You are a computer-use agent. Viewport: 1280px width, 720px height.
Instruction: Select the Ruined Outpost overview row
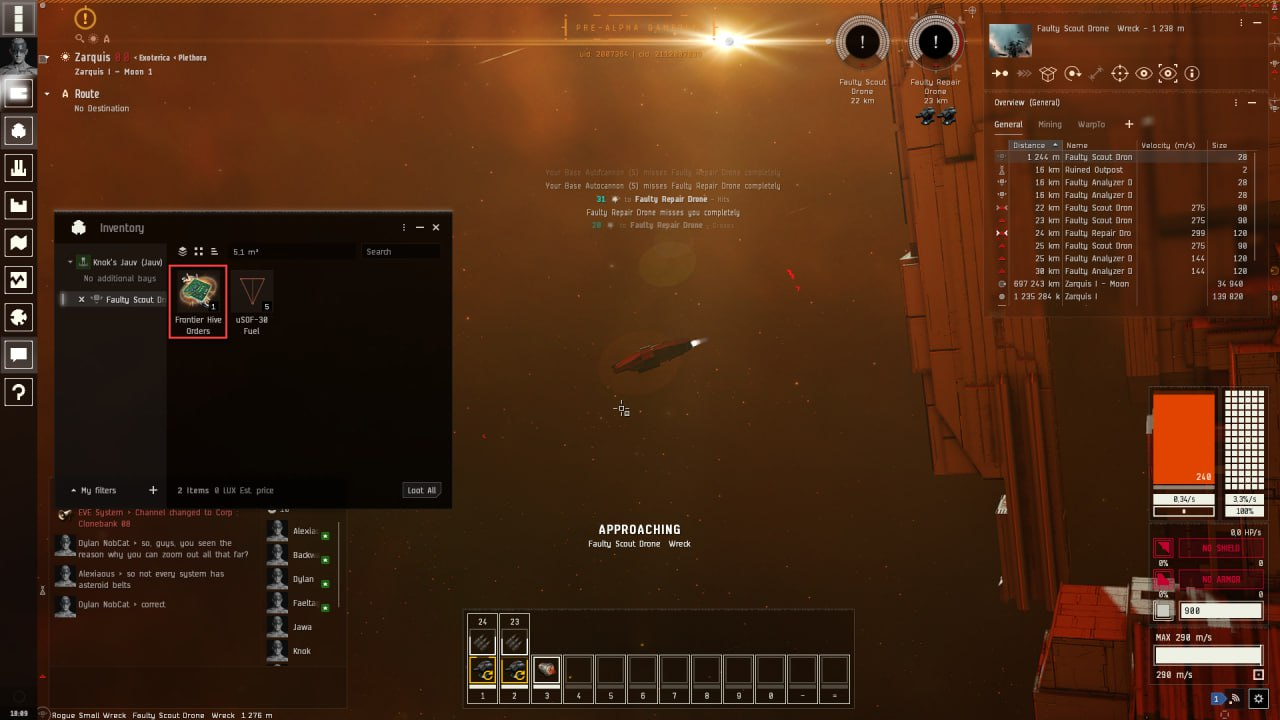1093,170
